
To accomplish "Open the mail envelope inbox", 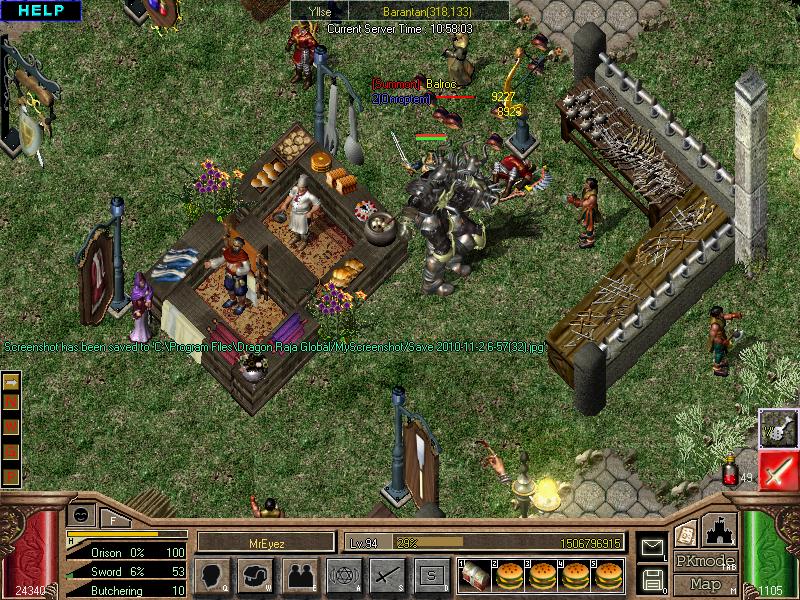I will tap(653, 548).
